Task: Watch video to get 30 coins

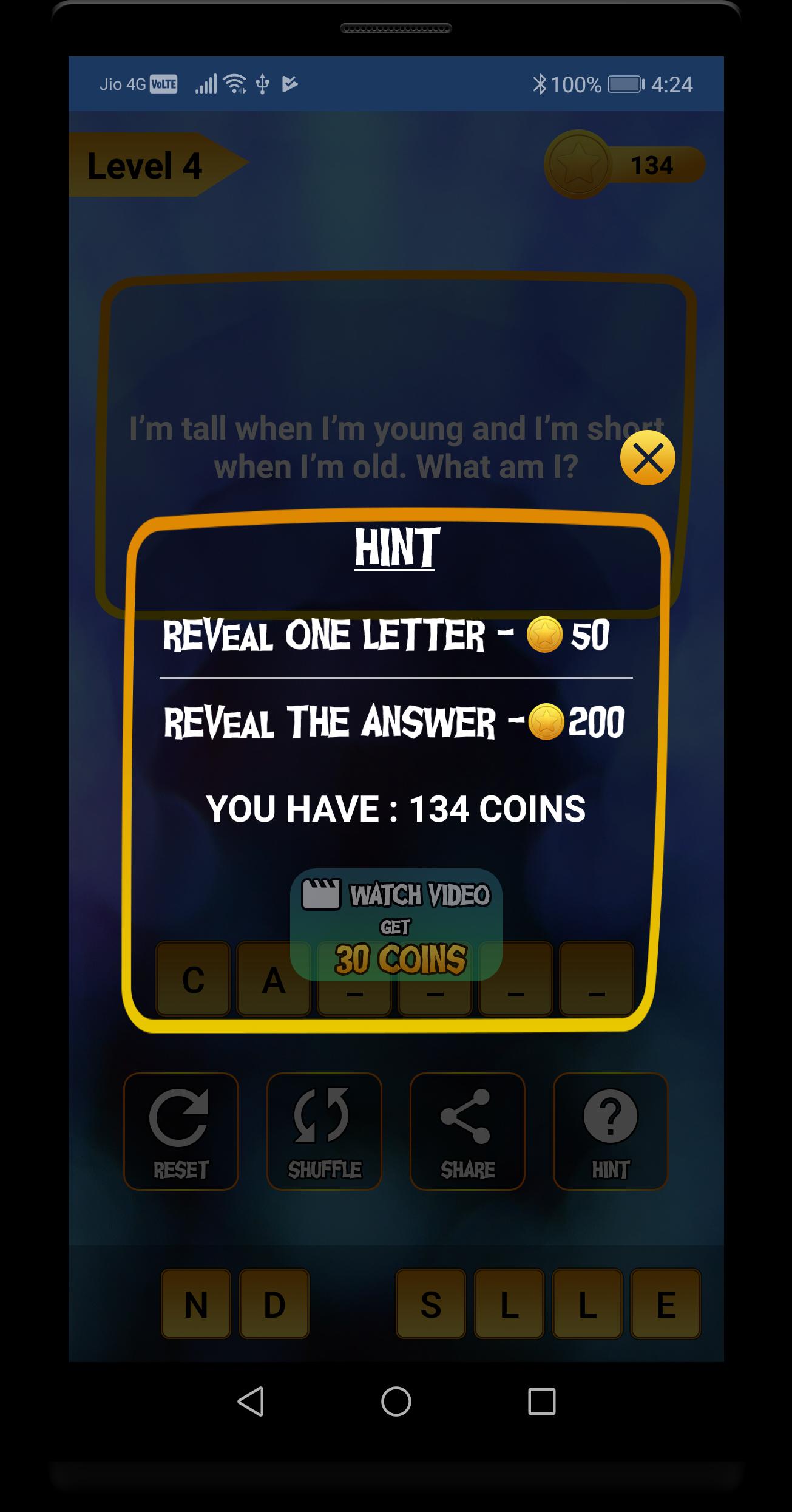Action: (x=396, y=925)
